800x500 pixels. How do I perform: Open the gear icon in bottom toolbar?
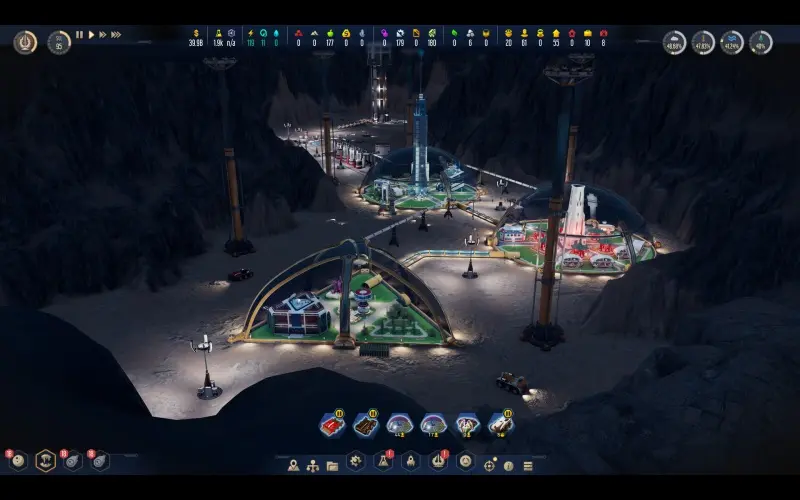pyautogui.click(x=356, y=461)
